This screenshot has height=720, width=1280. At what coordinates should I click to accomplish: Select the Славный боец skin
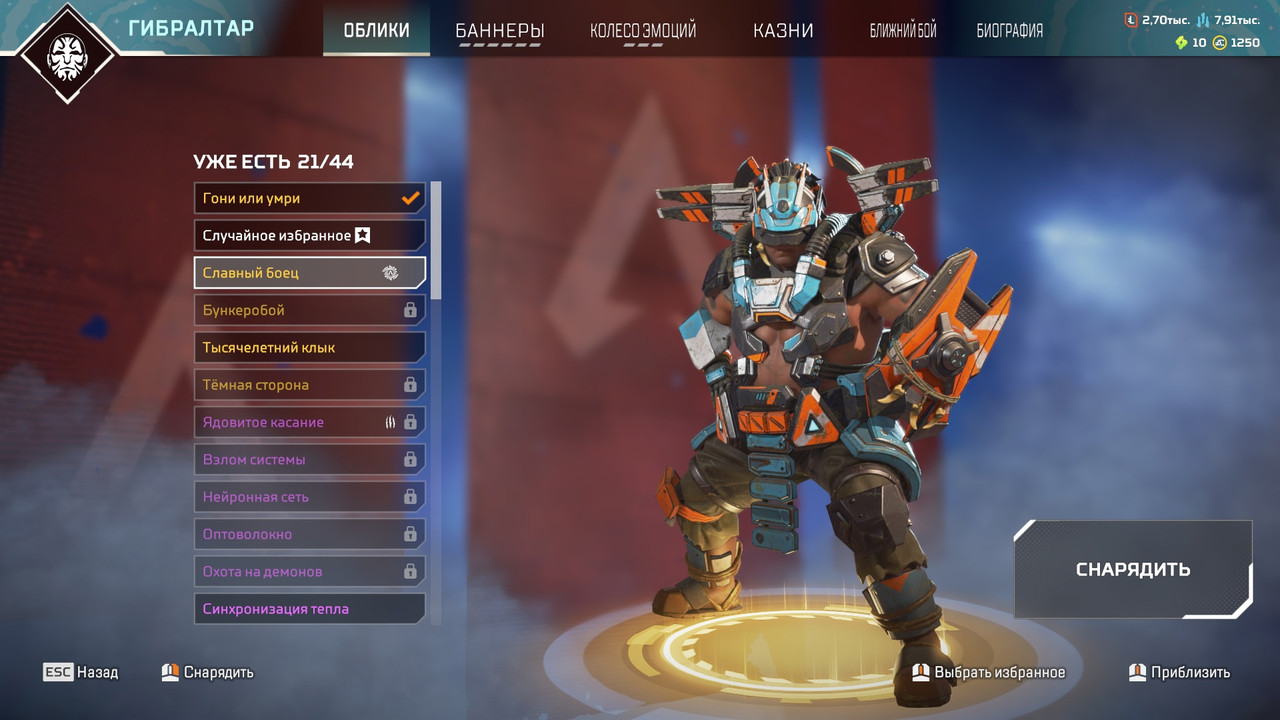coord(309,272)
